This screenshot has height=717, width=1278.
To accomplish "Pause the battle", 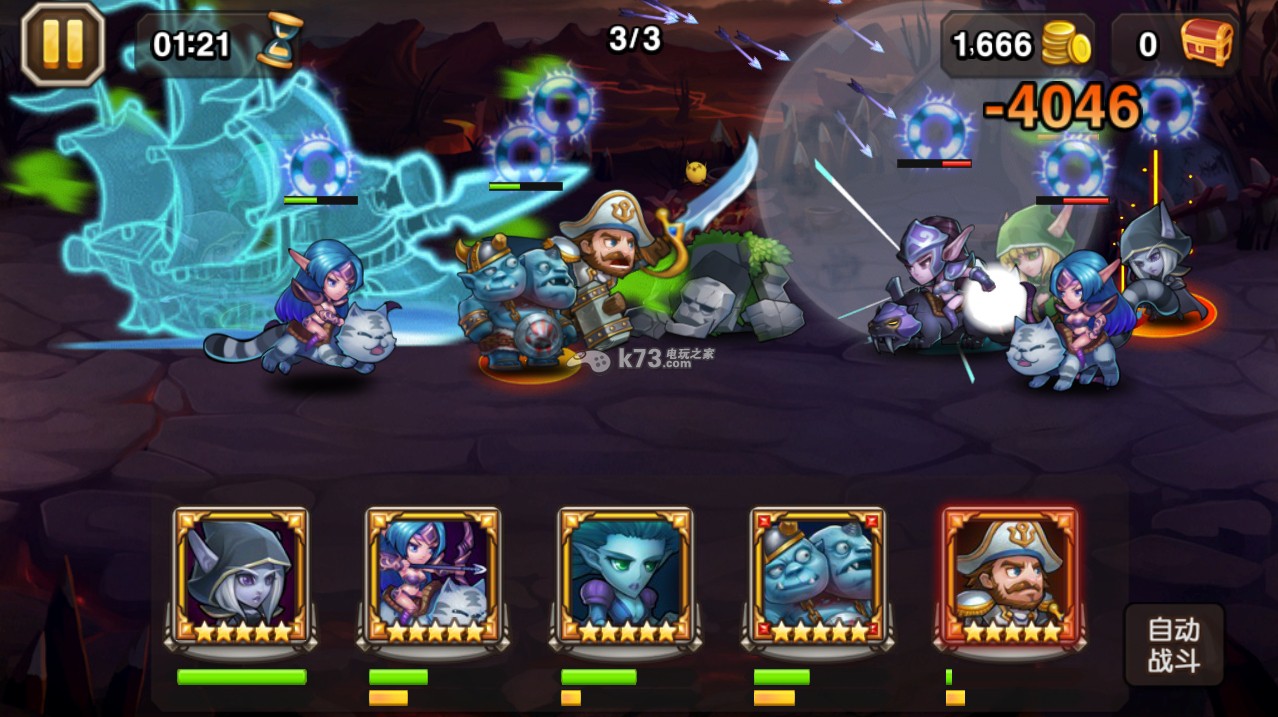I will [x=62, y=43].
